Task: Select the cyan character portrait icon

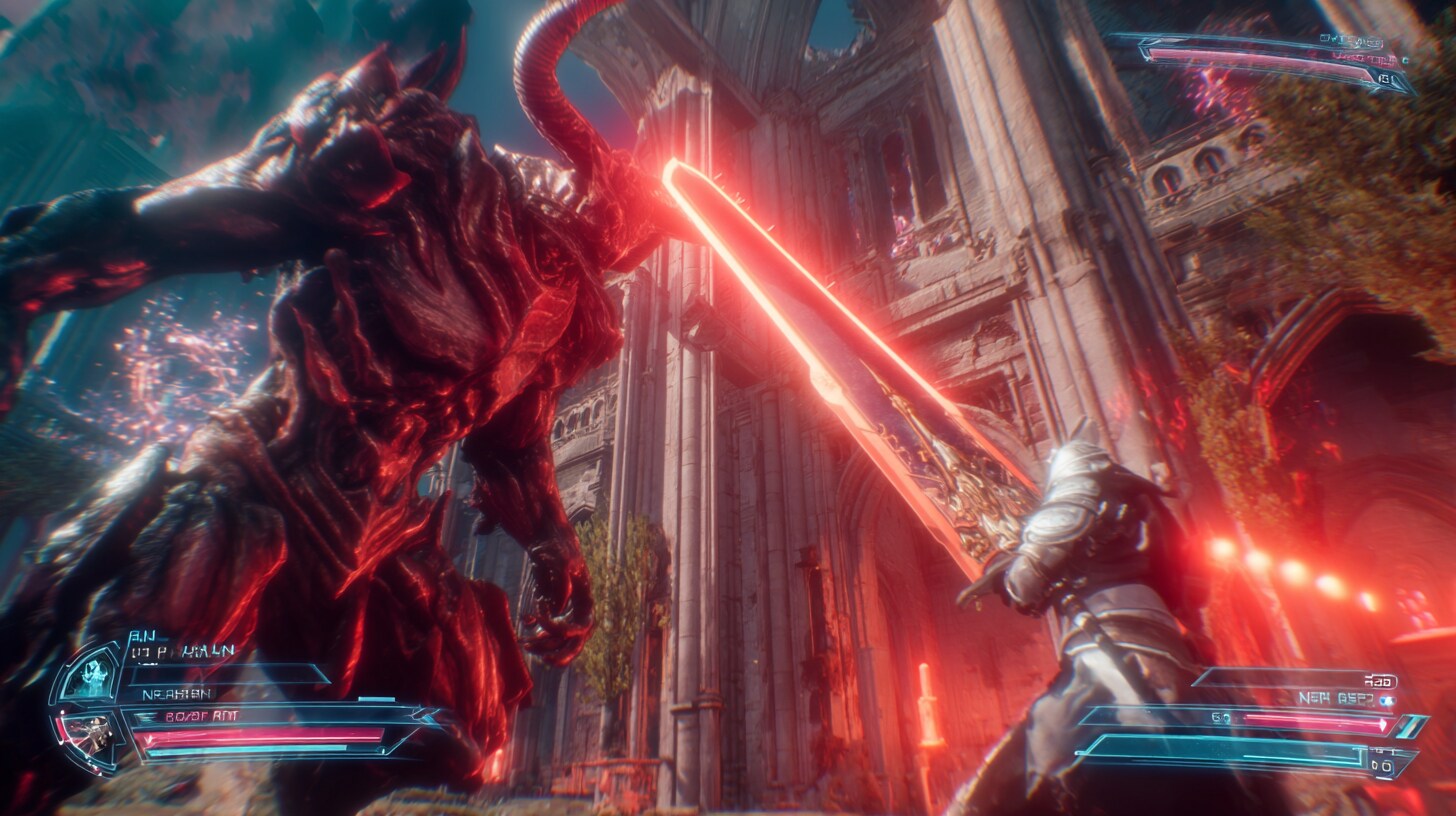Action: pos(90,677)
